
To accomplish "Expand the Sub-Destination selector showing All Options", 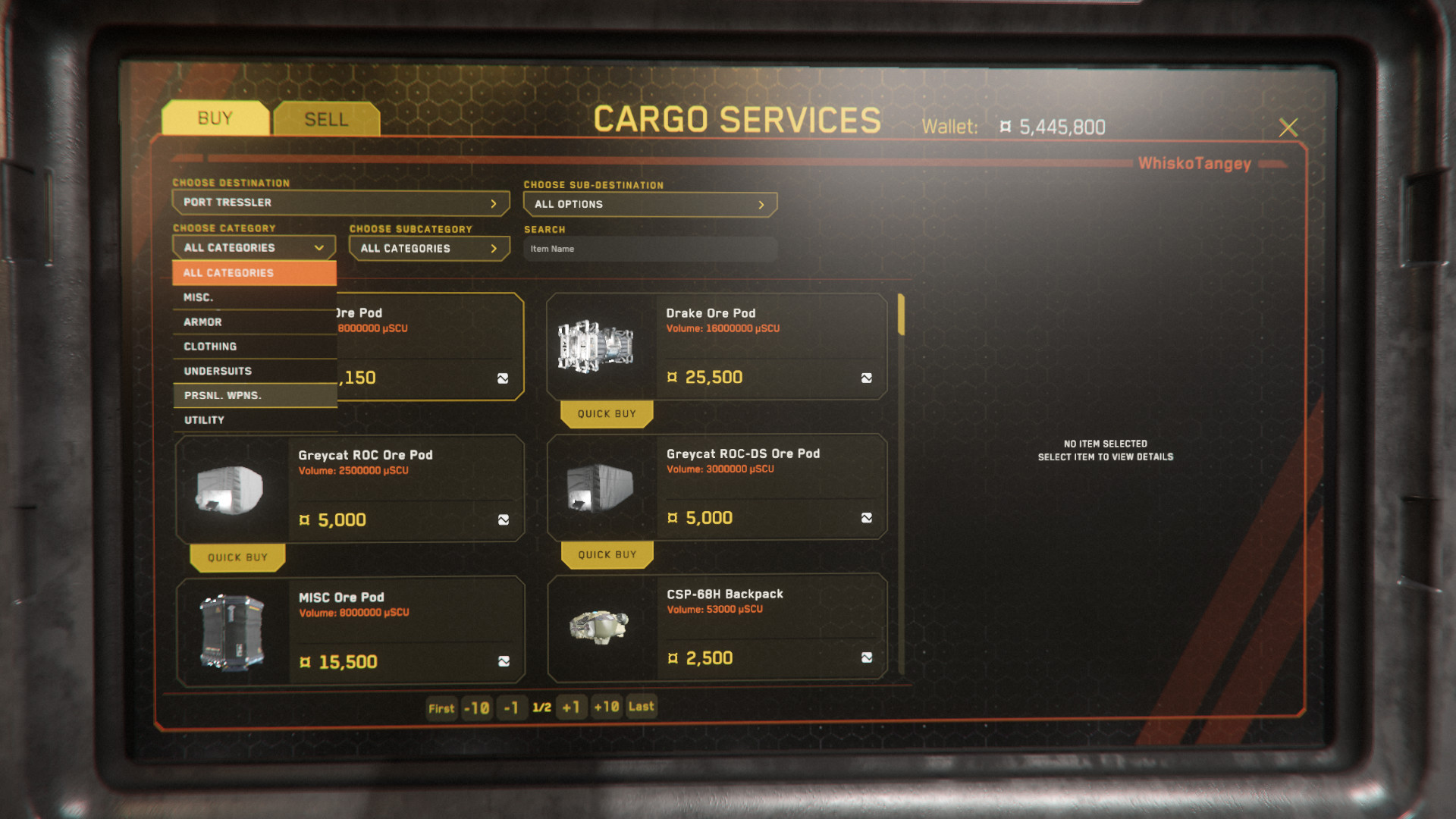I will click(x=649, y=204).
